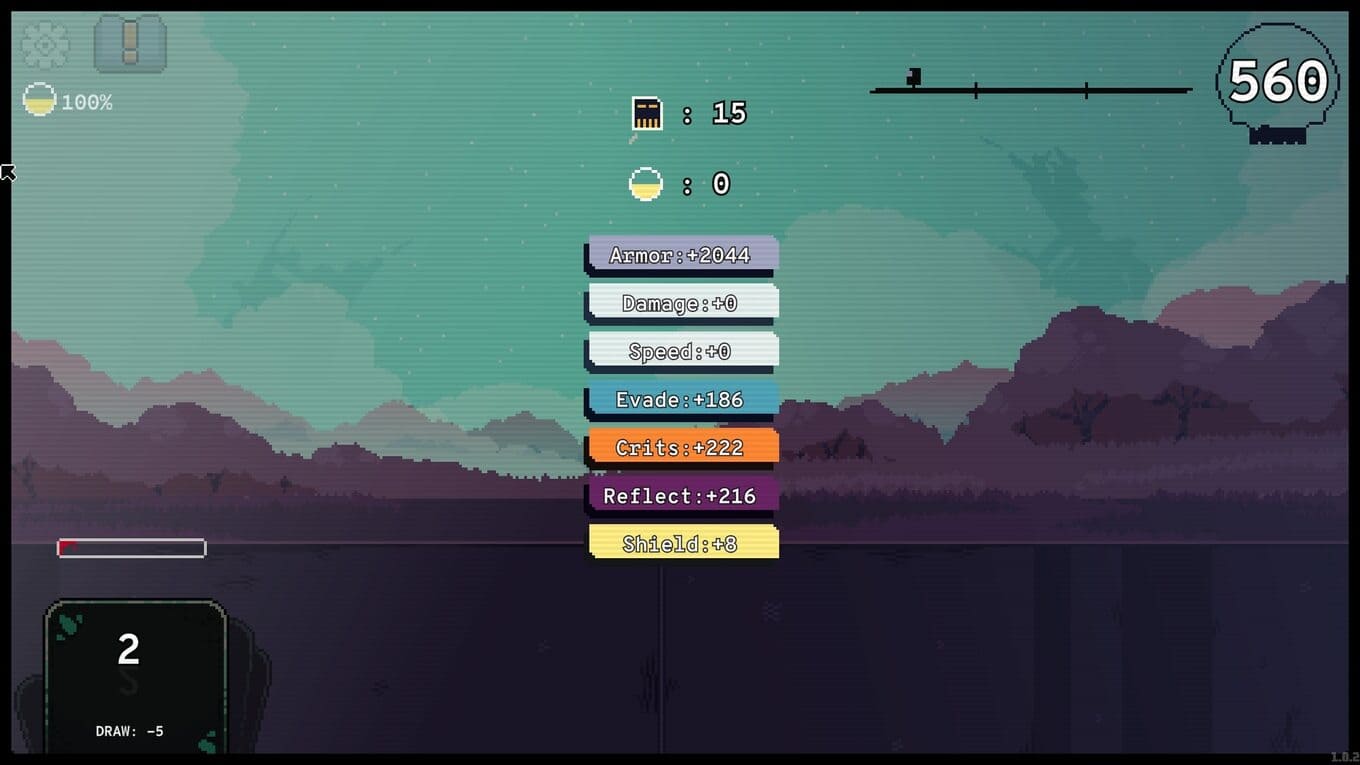The height and width of the screenshot is (765, 1360).
Task: Choose the Damage:+0 stat button
Action: click(x=682, y=302)
